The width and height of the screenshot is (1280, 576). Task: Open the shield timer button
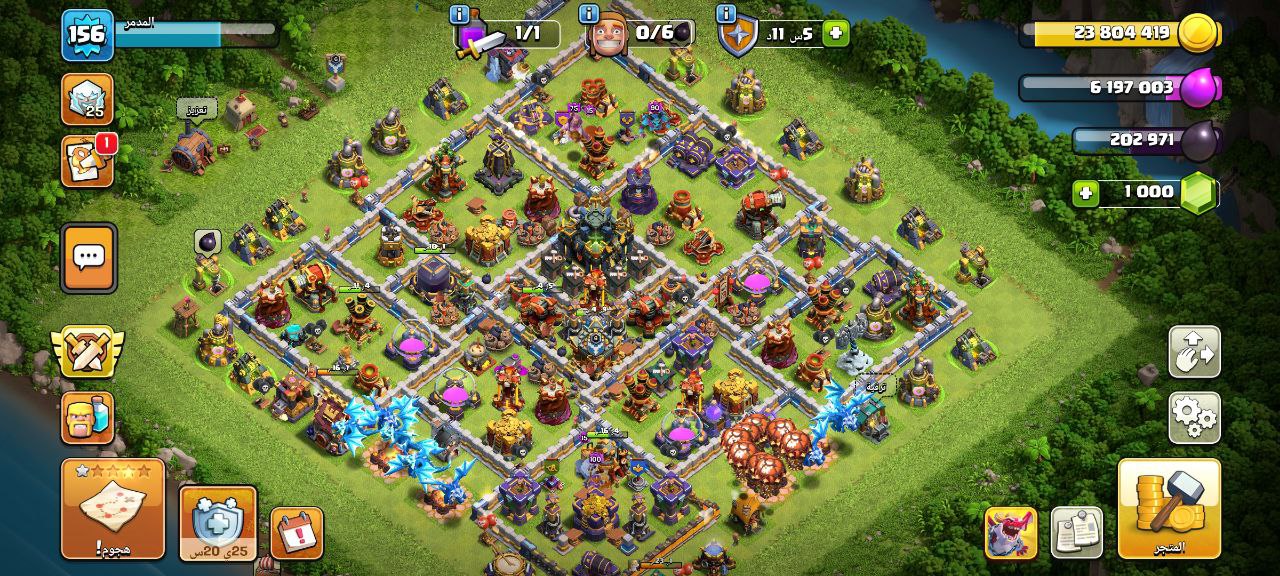pos(218,523)
